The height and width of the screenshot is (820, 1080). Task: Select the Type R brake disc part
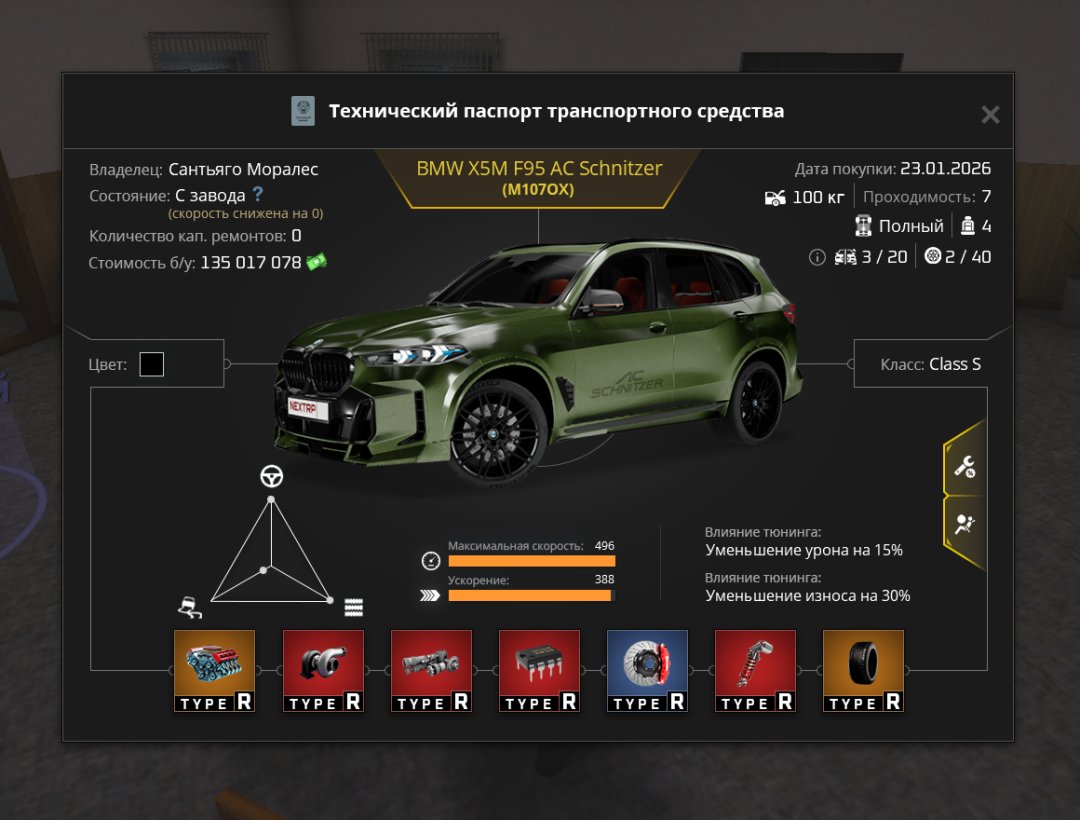click(646, 670)
